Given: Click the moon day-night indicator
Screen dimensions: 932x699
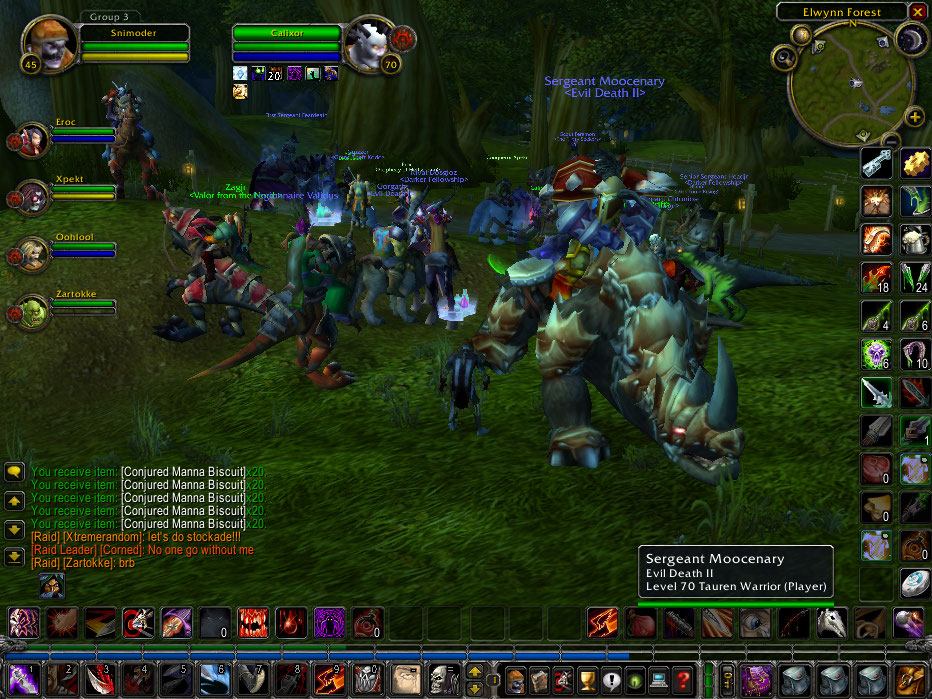Looking at the screenshot, I should 912,40.
